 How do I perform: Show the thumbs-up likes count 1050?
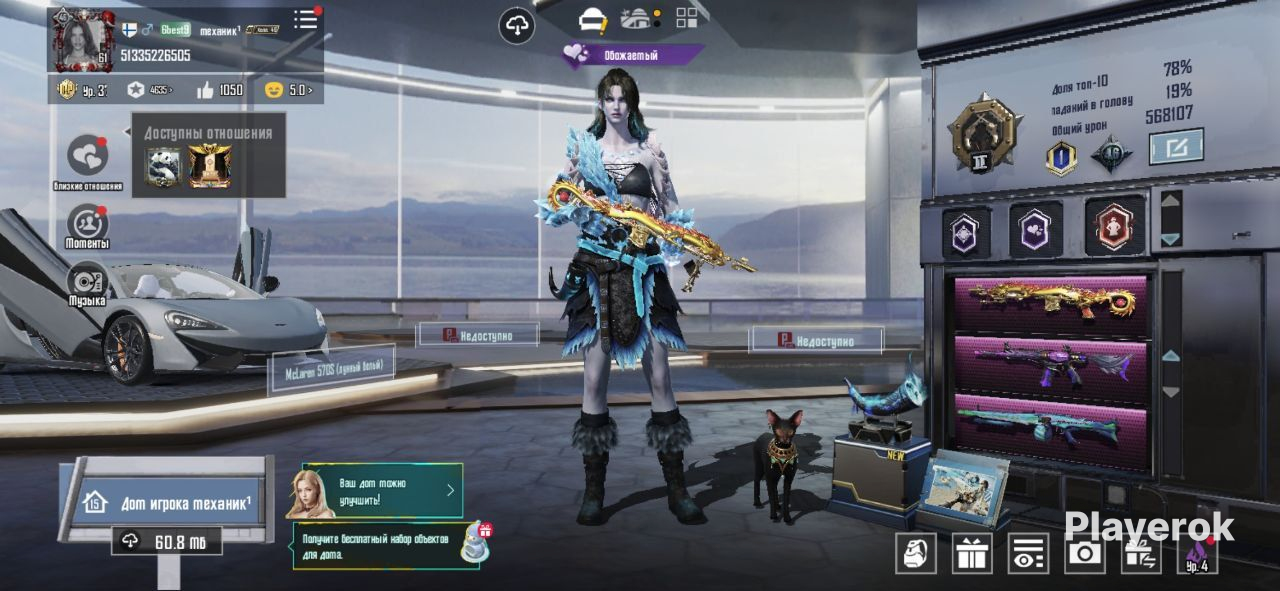coord(220,90)
